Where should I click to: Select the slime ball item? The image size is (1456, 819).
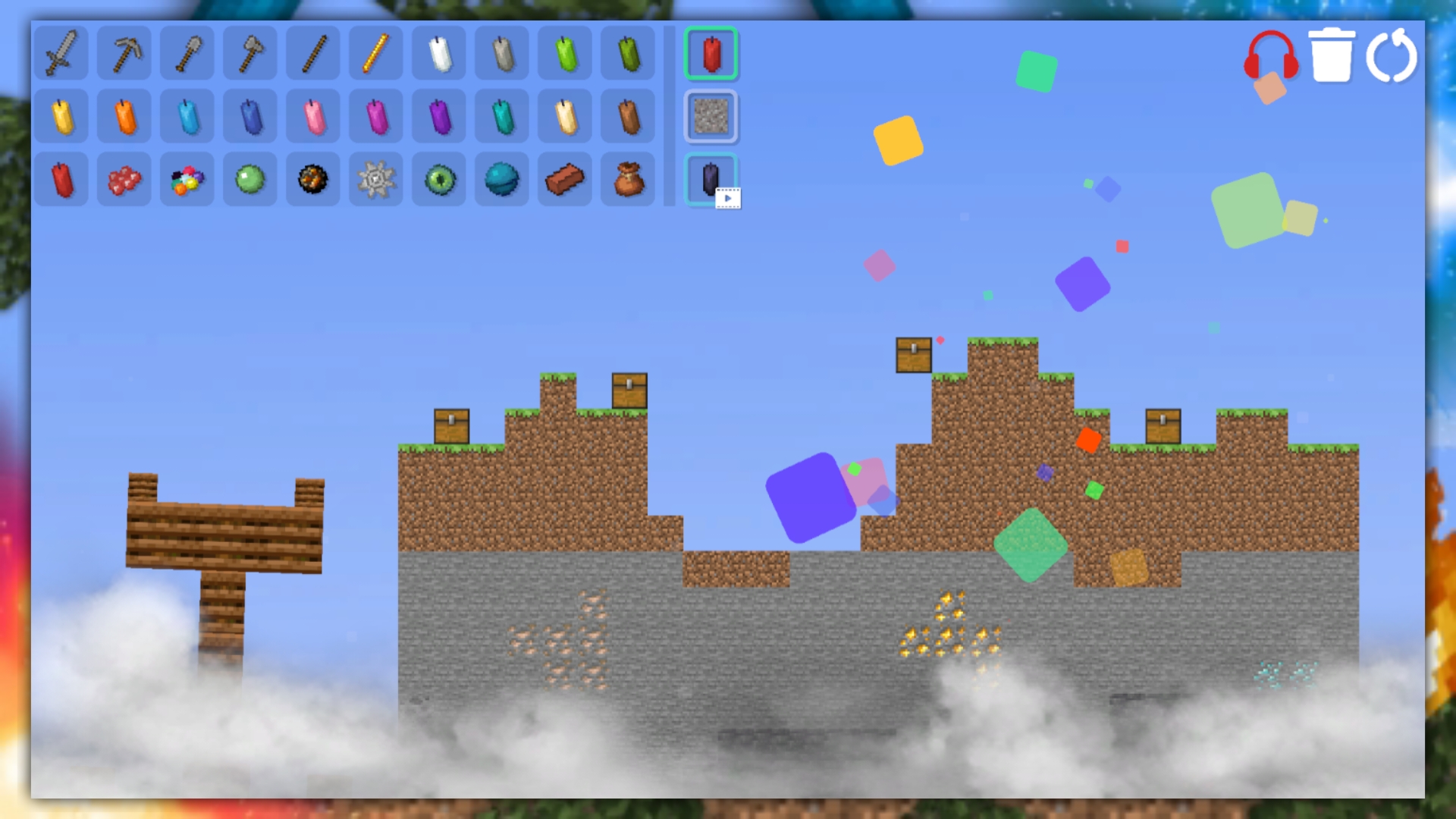click(249, 179)
